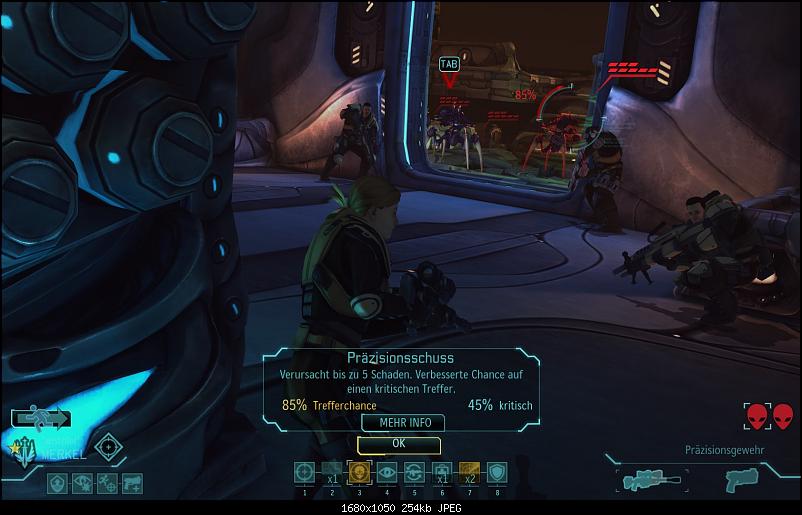Click the diamond crosshair icon beside MERKEL
Viewport: 802px width, 515px height.
point(108,447)
